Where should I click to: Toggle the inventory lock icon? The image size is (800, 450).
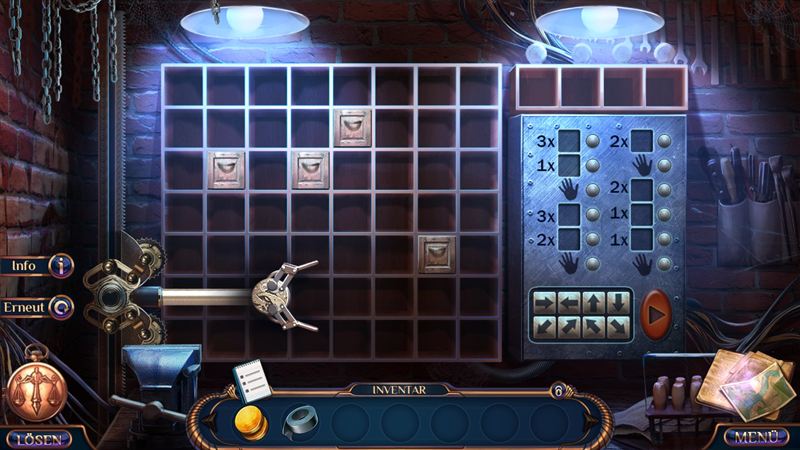(x=559, y=390)
